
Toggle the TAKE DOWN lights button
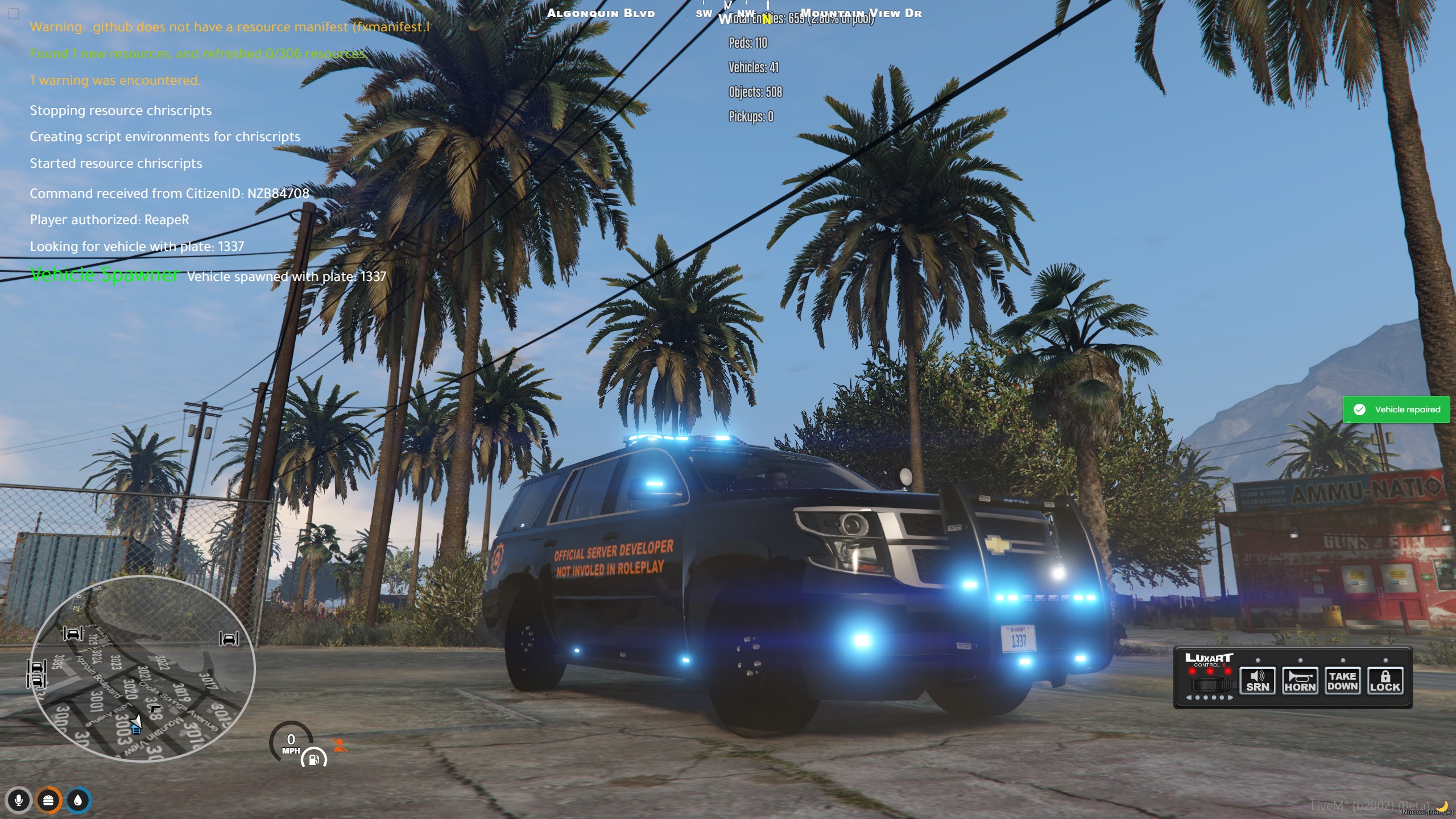coord(1342,681)
